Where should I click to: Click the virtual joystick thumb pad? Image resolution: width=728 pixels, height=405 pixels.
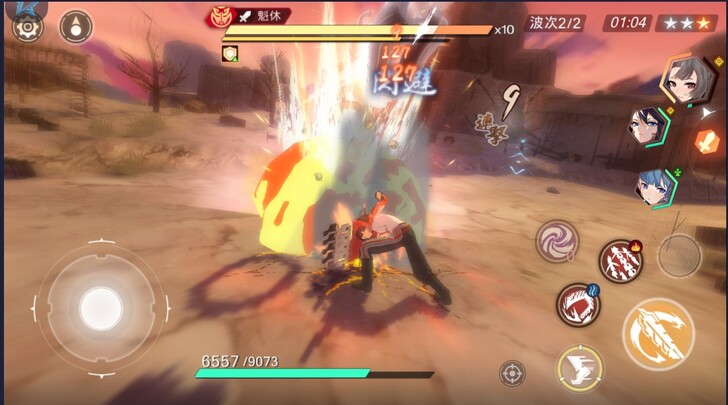pyautogui.click(x=99, y=304)
